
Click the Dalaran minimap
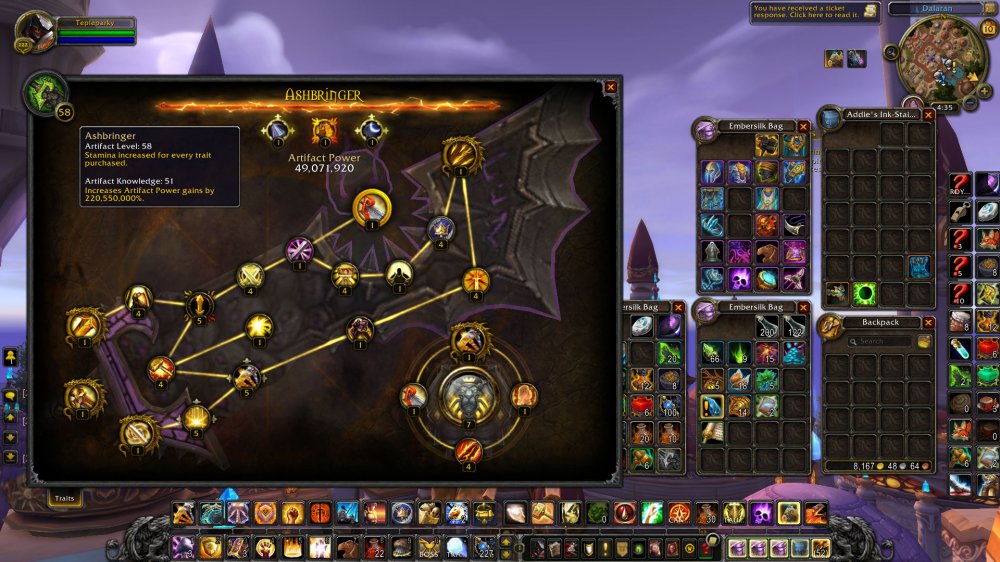(x=941, y=55)
